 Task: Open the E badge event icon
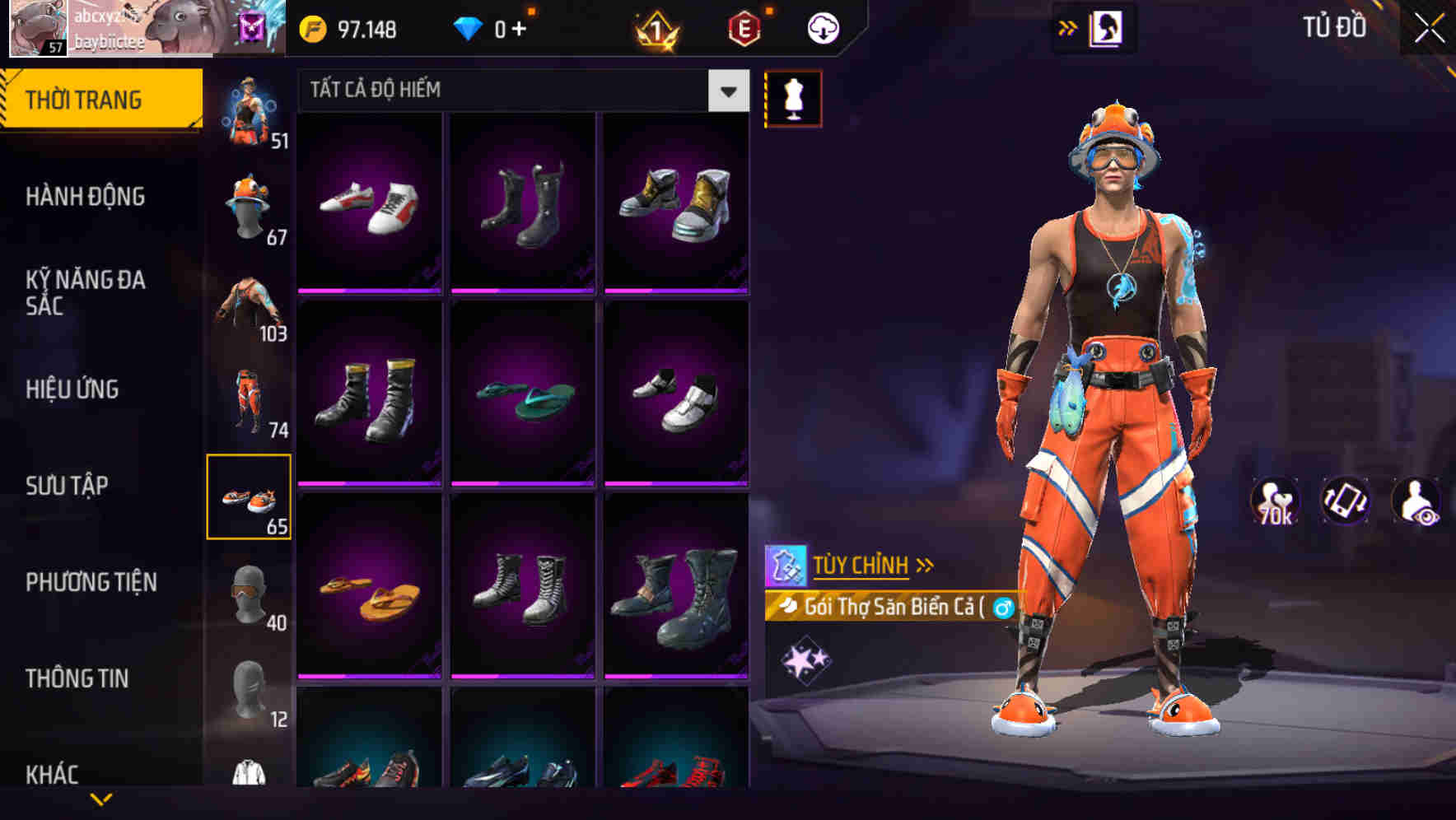coord(744,26)
